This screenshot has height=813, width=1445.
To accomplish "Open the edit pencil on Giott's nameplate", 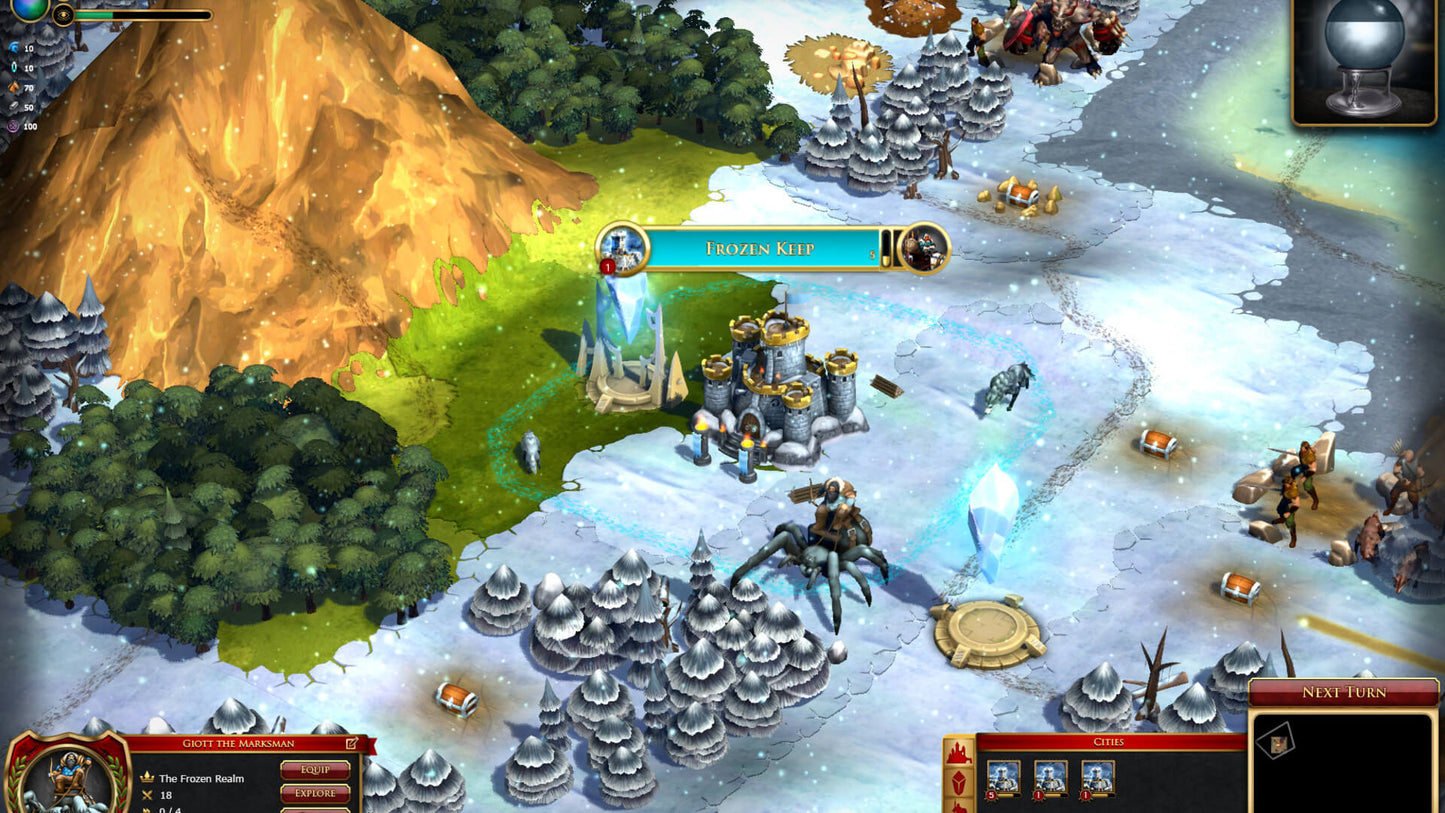I will [351, 742].
